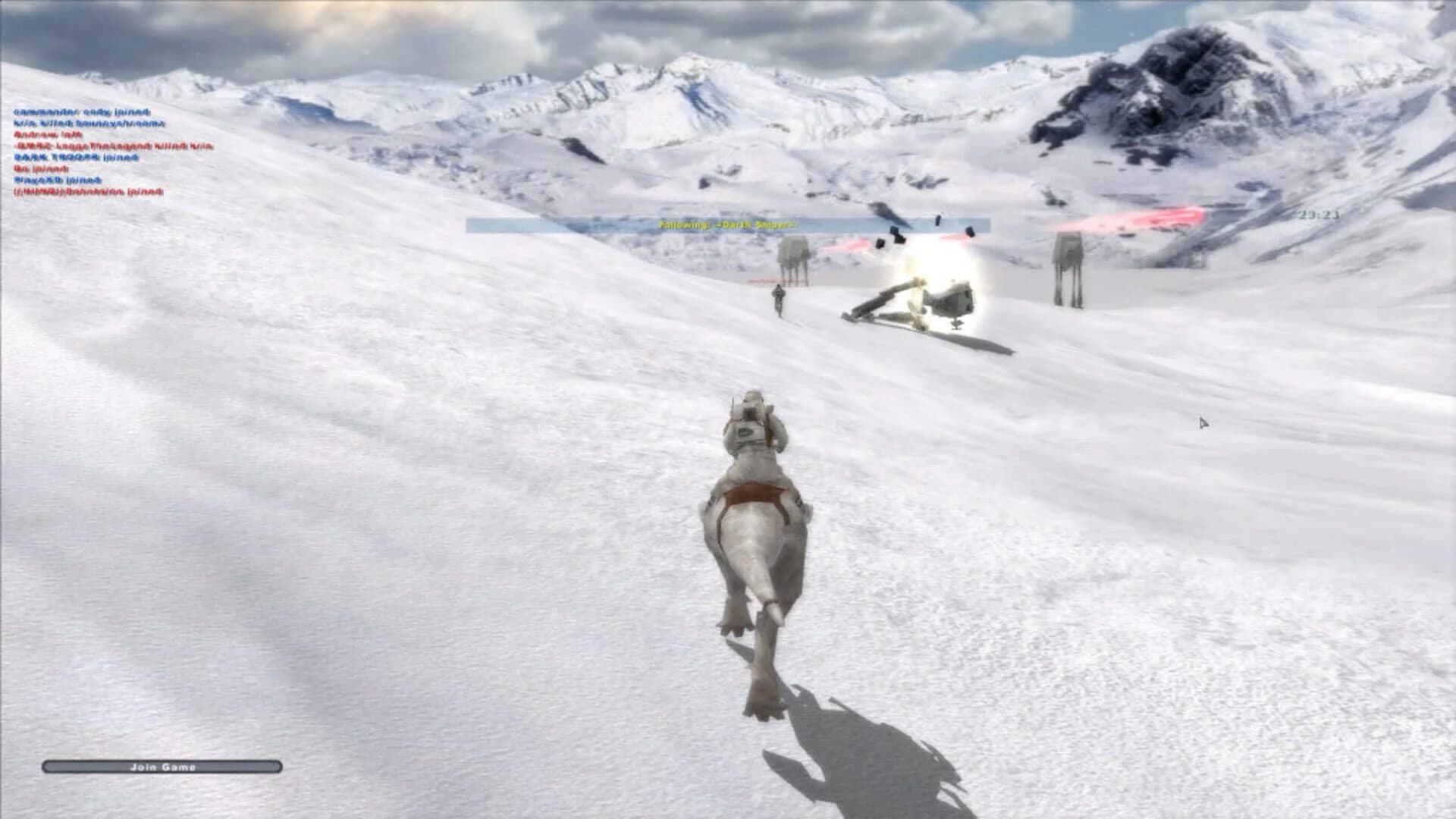Click the 'Following: -Darth Sniper-' status banner
The image size is (1456, 819).
coord(728,223)
